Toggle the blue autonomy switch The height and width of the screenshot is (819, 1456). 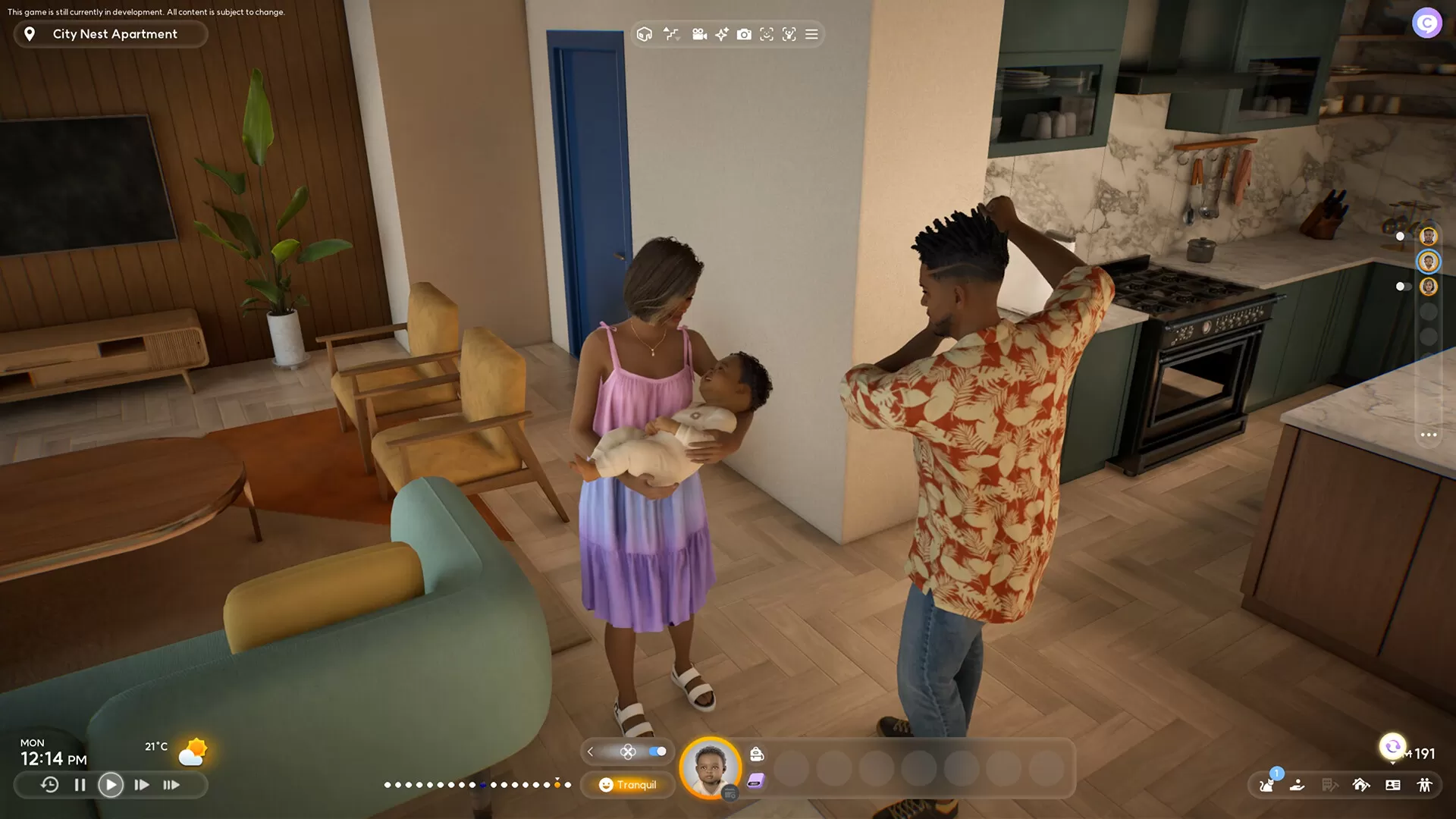(x=656, y=752)
